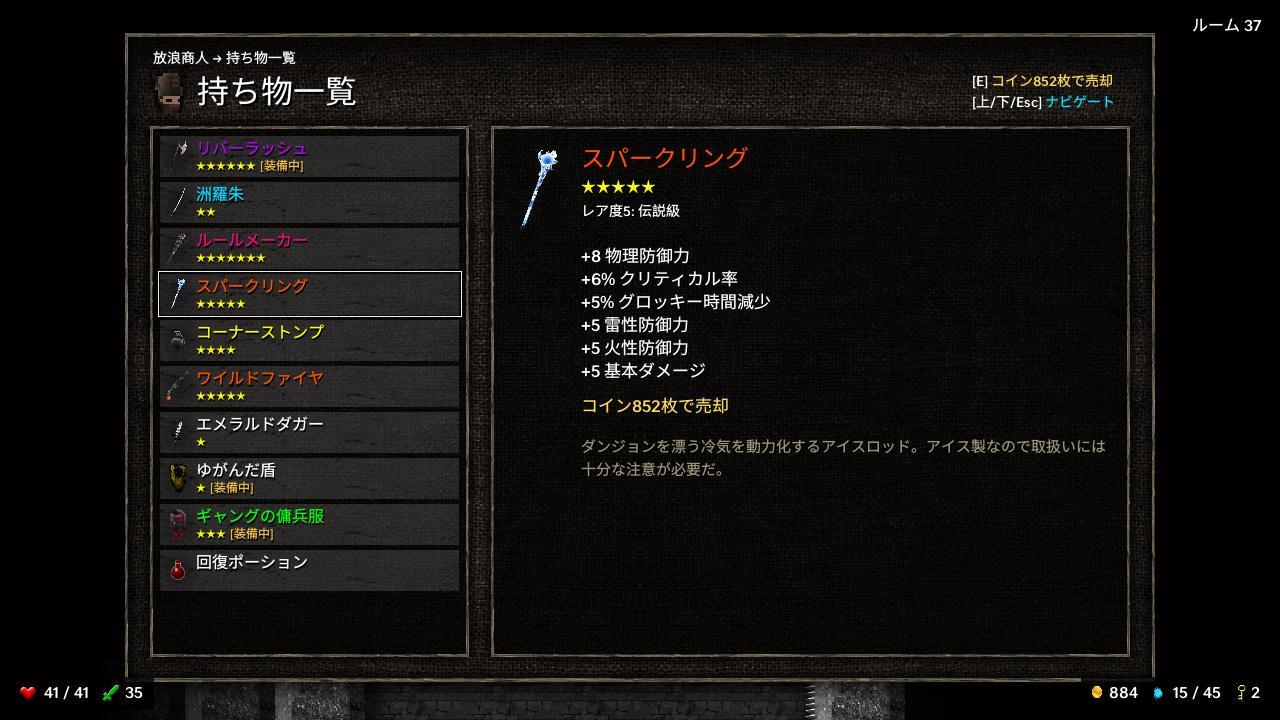1280x720 pixels.
Task: Click the gold coin icon showing 884
Action: pyautogui.click(x=1098, y=691)
